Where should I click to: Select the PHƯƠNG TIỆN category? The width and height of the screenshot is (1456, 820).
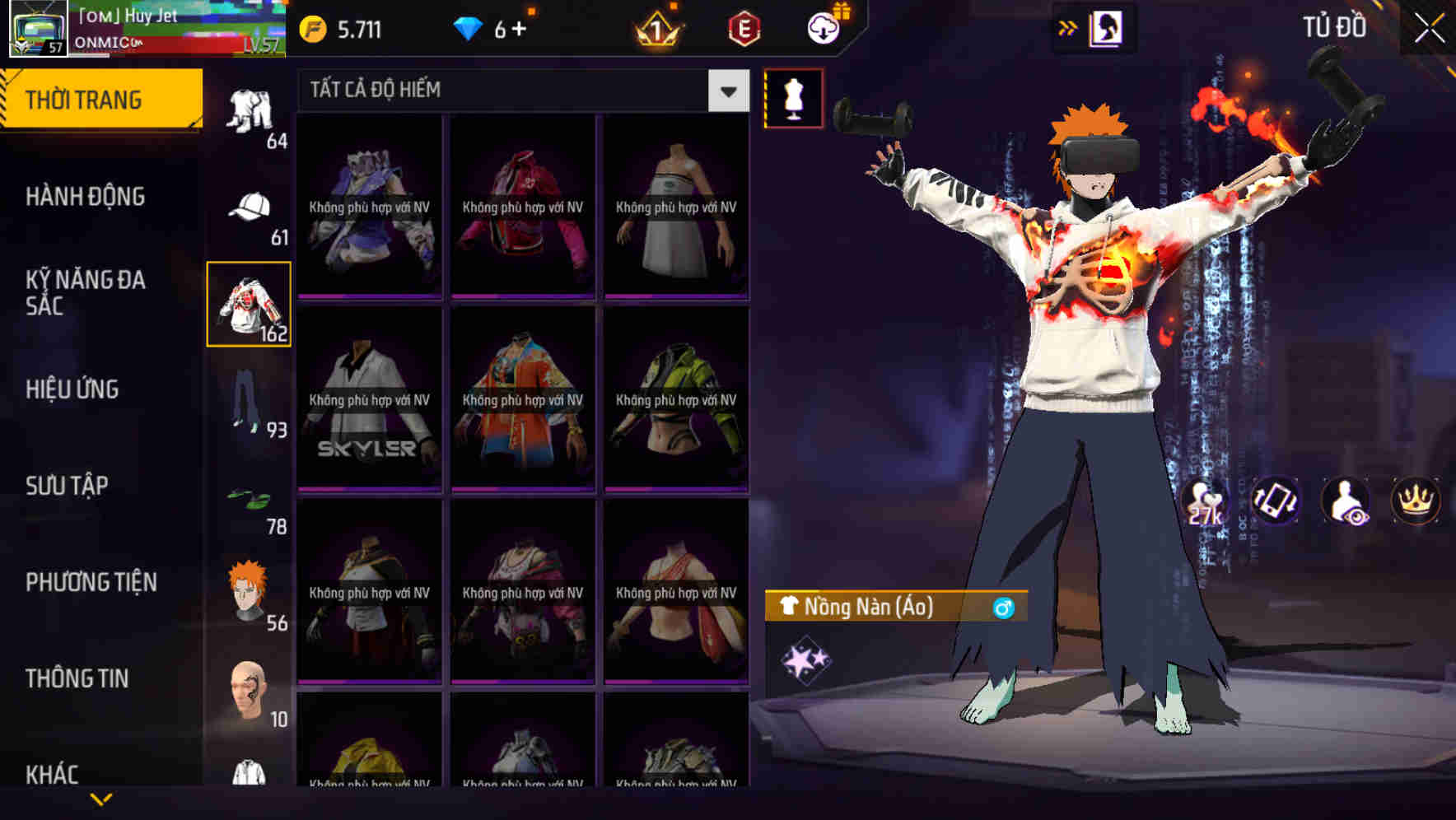[x=91, y=582]
